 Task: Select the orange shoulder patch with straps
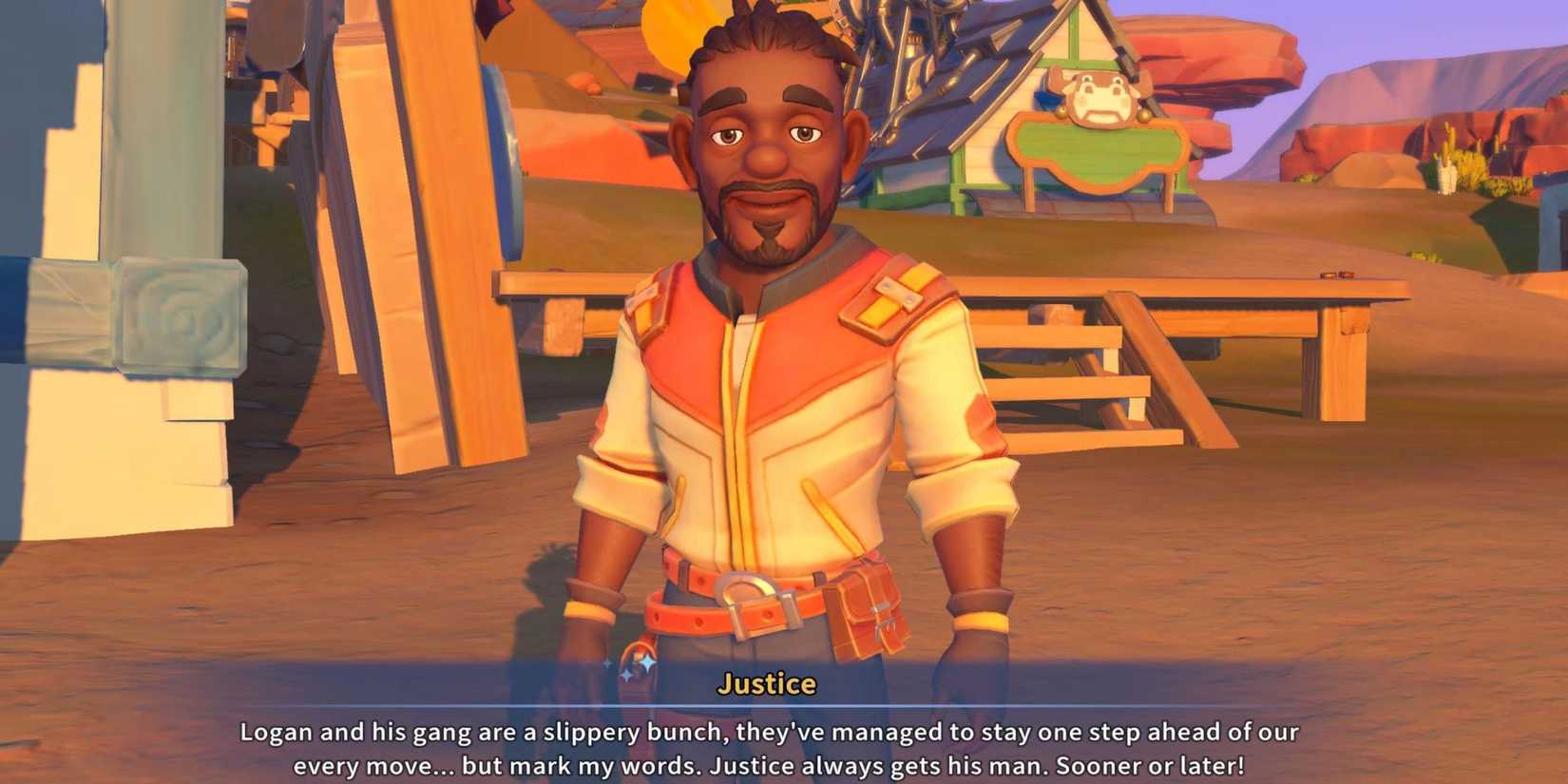889,295
